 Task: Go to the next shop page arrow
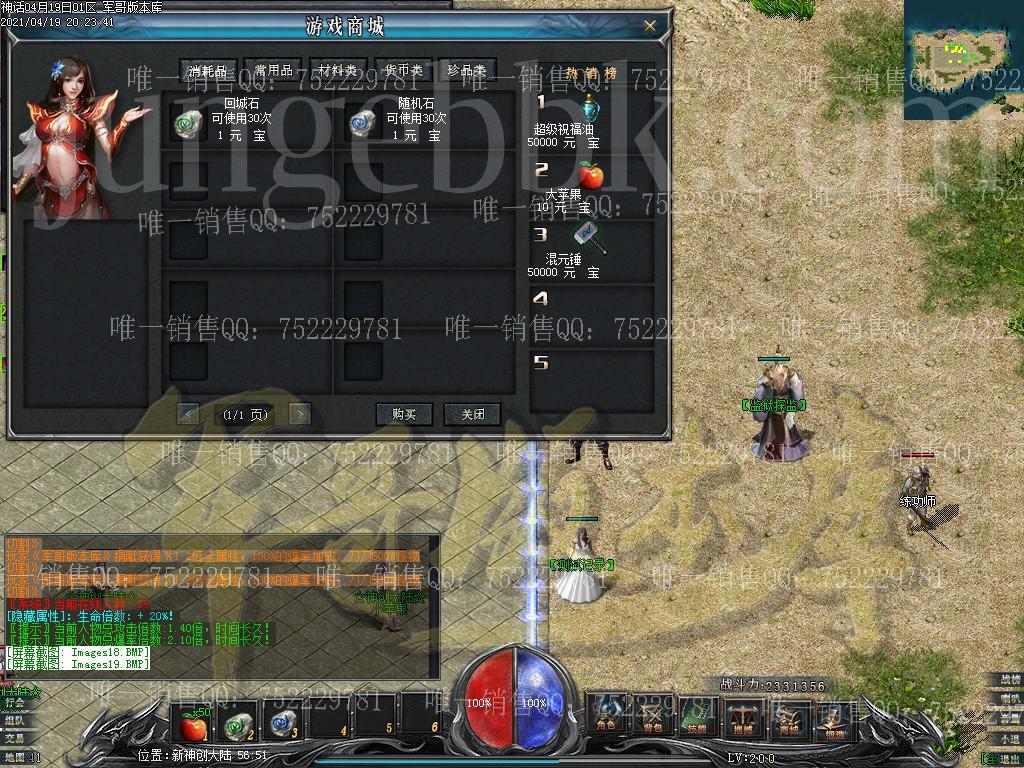pos(298,413)
